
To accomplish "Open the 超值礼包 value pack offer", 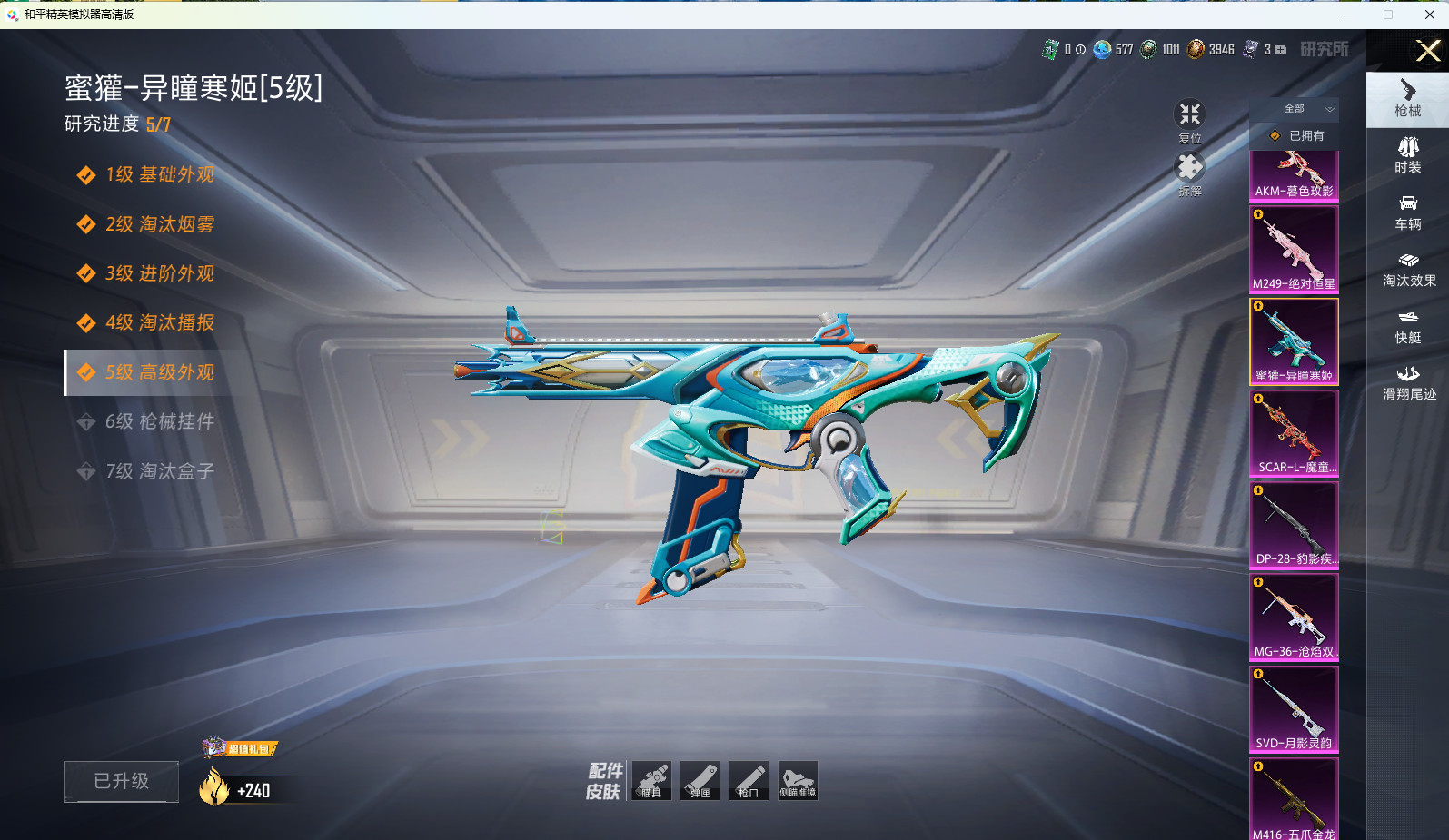I will click(x=241, y=748).
